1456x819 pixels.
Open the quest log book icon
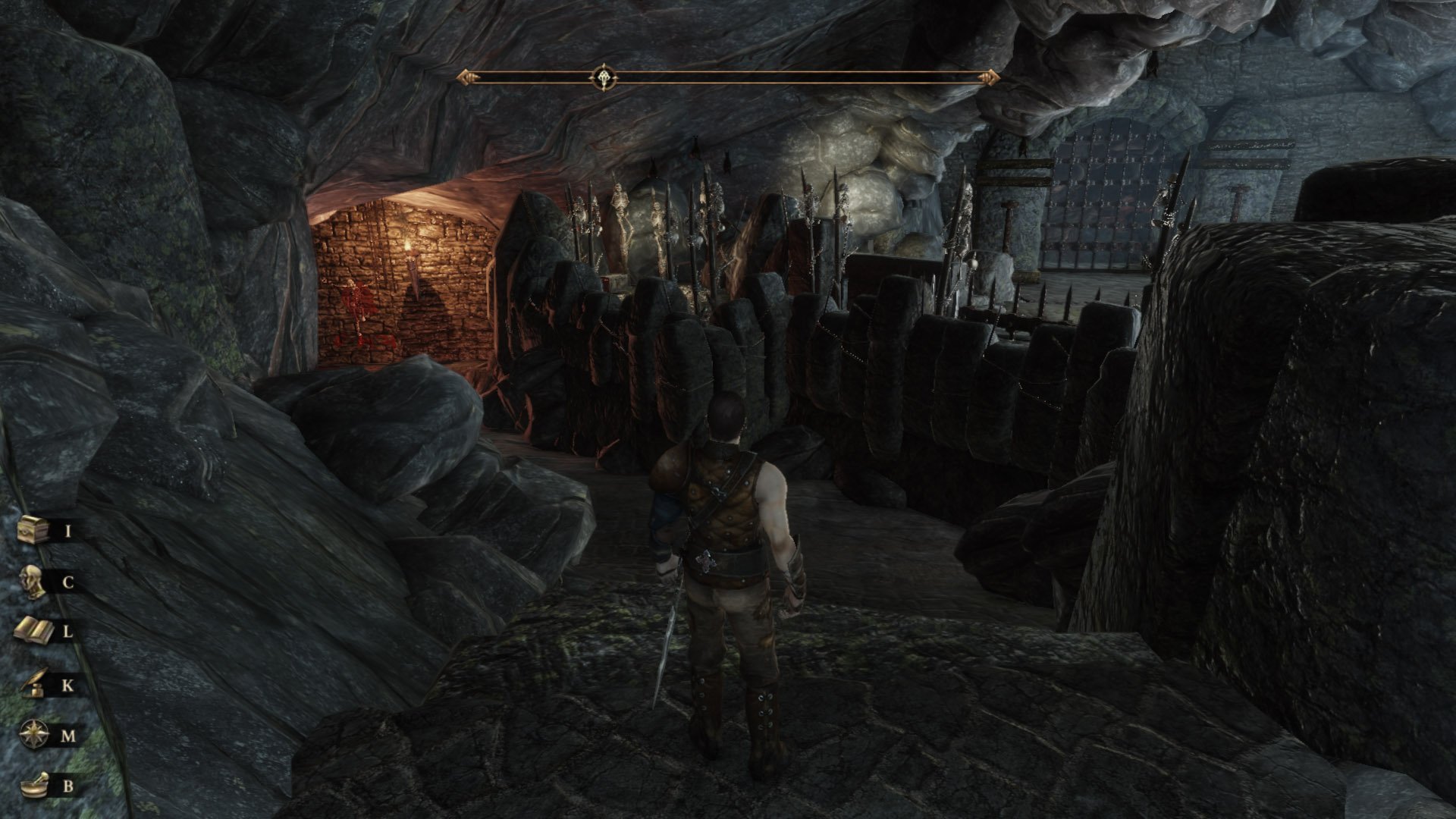[x=35, y=630]
